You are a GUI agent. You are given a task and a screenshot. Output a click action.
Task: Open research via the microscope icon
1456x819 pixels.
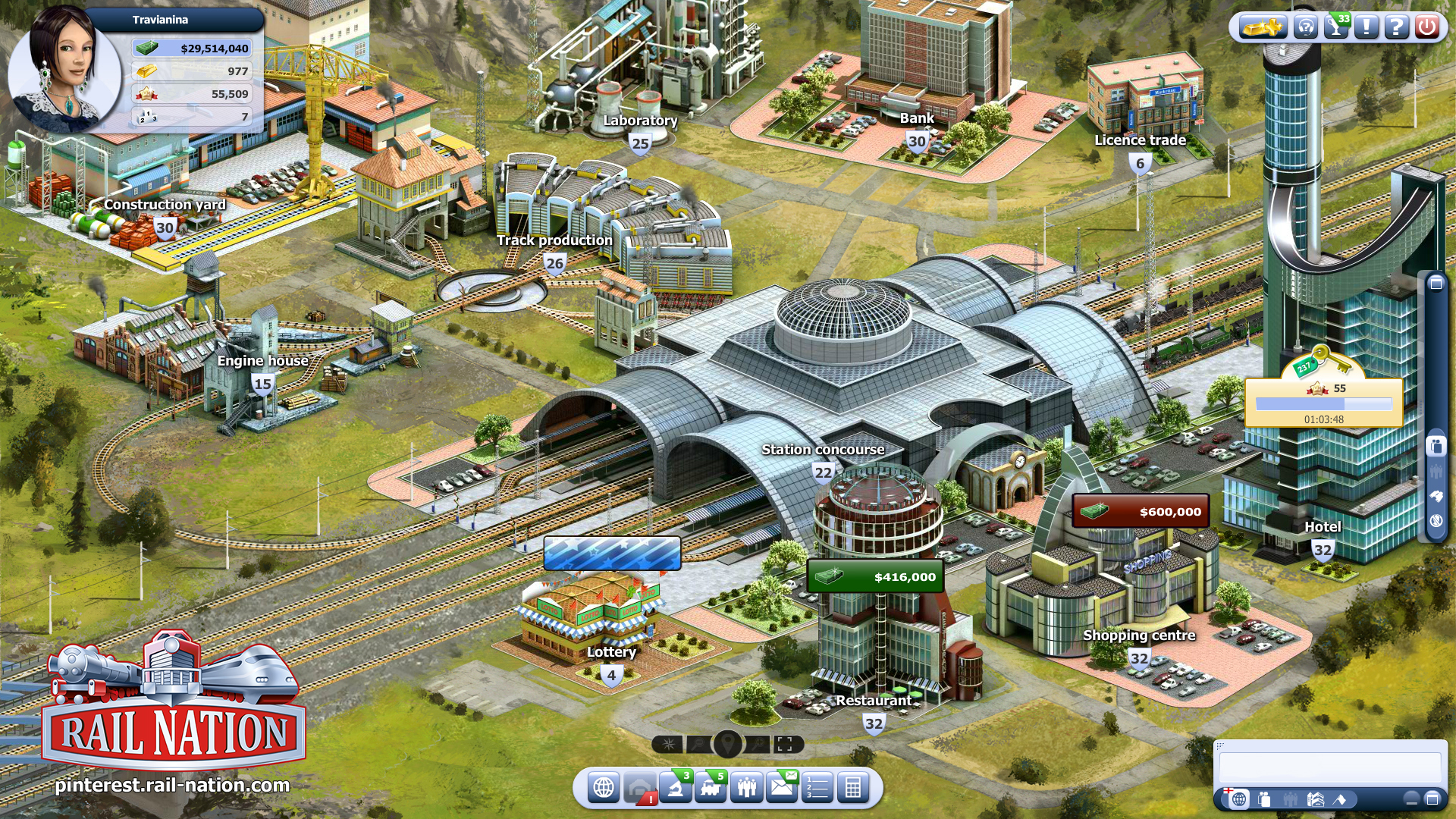click(x=675, y=787)
